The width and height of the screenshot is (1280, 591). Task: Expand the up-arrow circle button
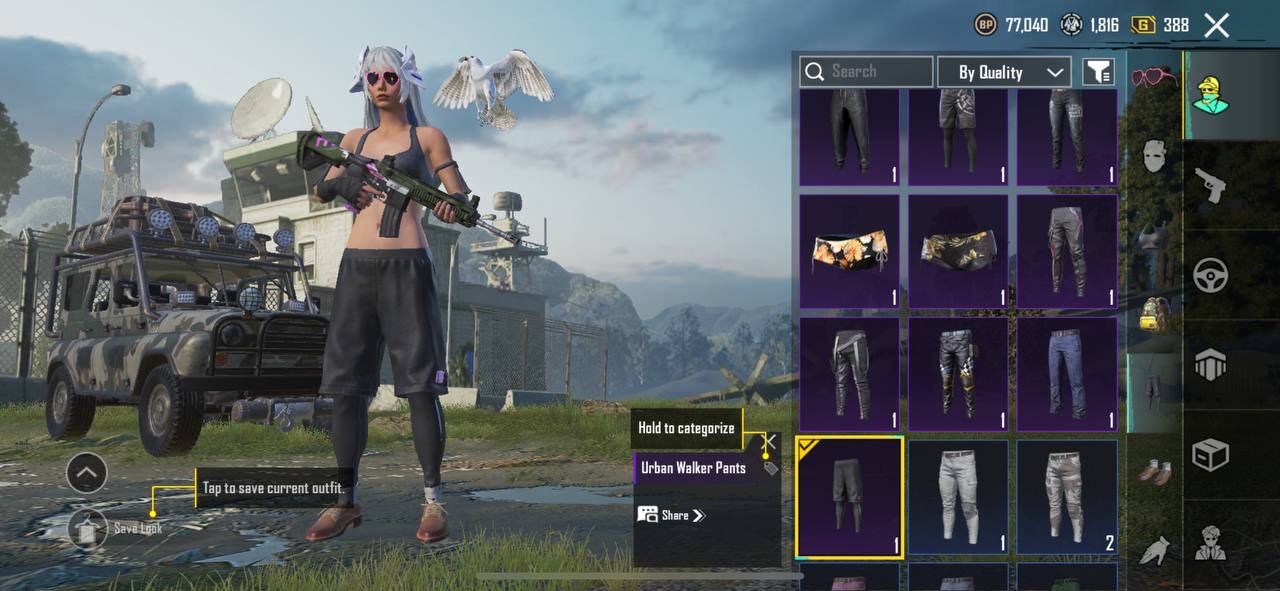[87, 473]
